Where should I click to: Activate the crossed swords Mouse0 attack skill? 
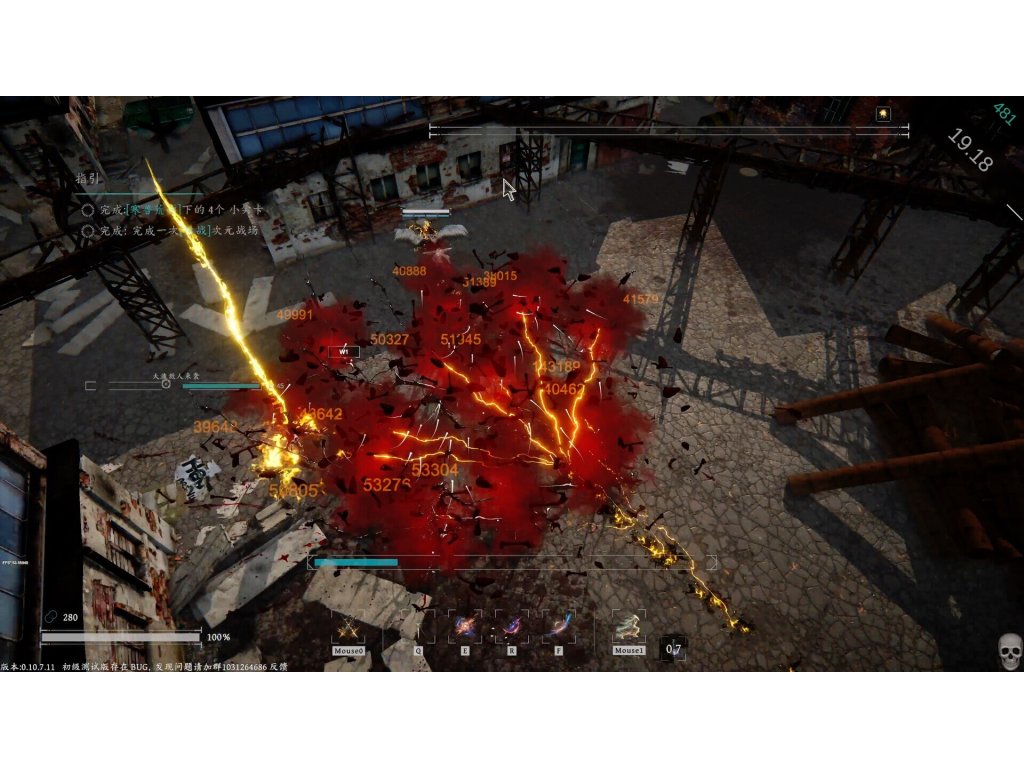pos(348,628)
